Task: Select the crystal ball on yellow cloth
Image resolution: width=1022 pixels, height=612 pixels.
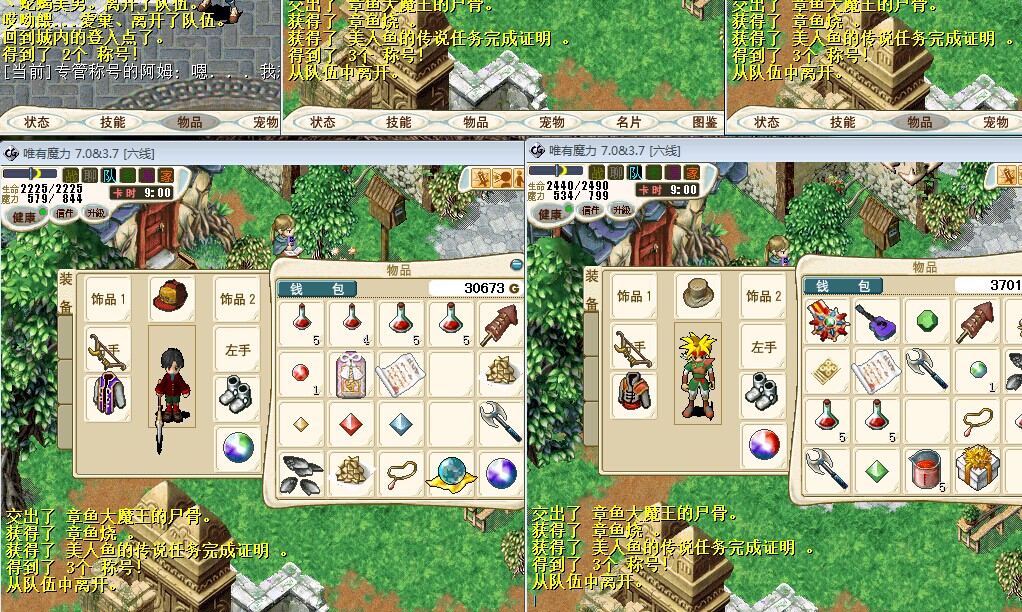Action: (449, 471)
